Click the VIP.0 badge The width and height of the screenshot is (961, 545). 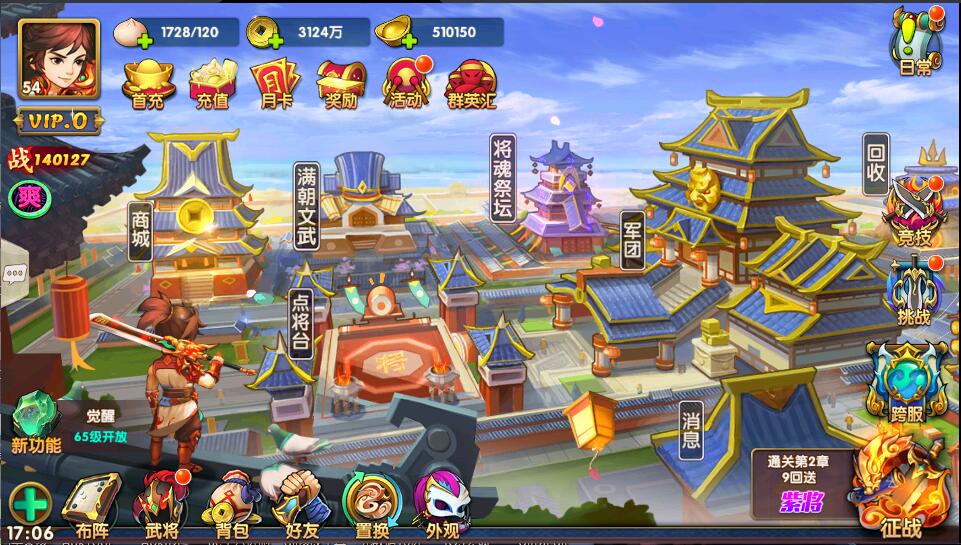[x=58, y=122]
